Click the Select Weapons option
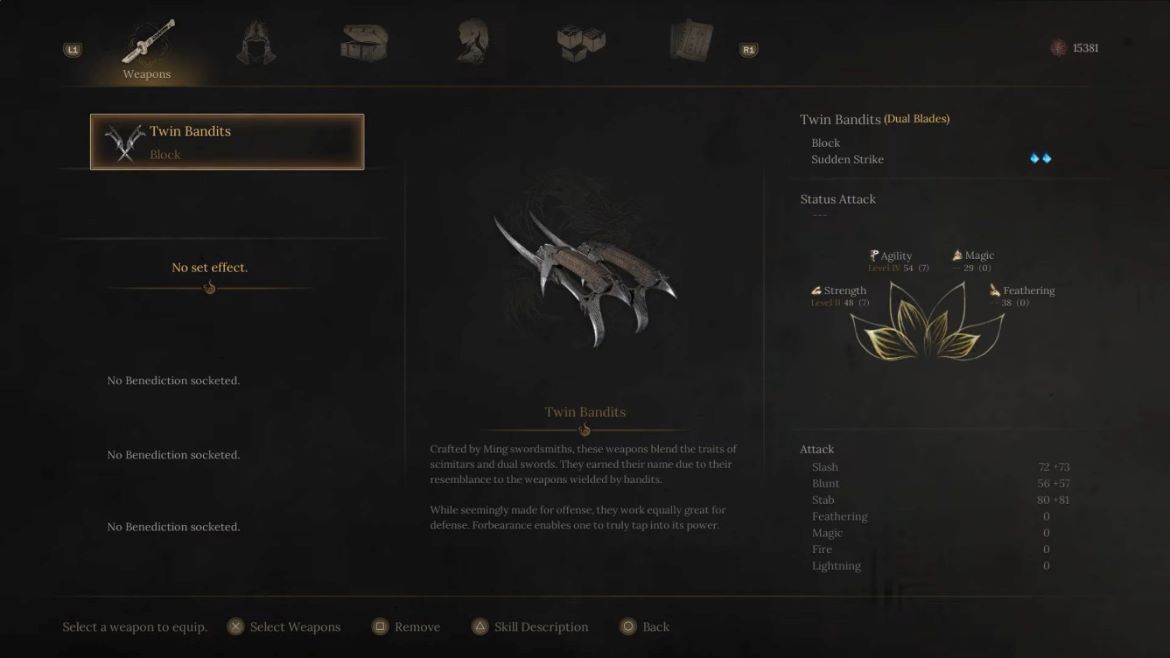The height and width of the screenshot is (658, 1170). [x=285, y=627]
